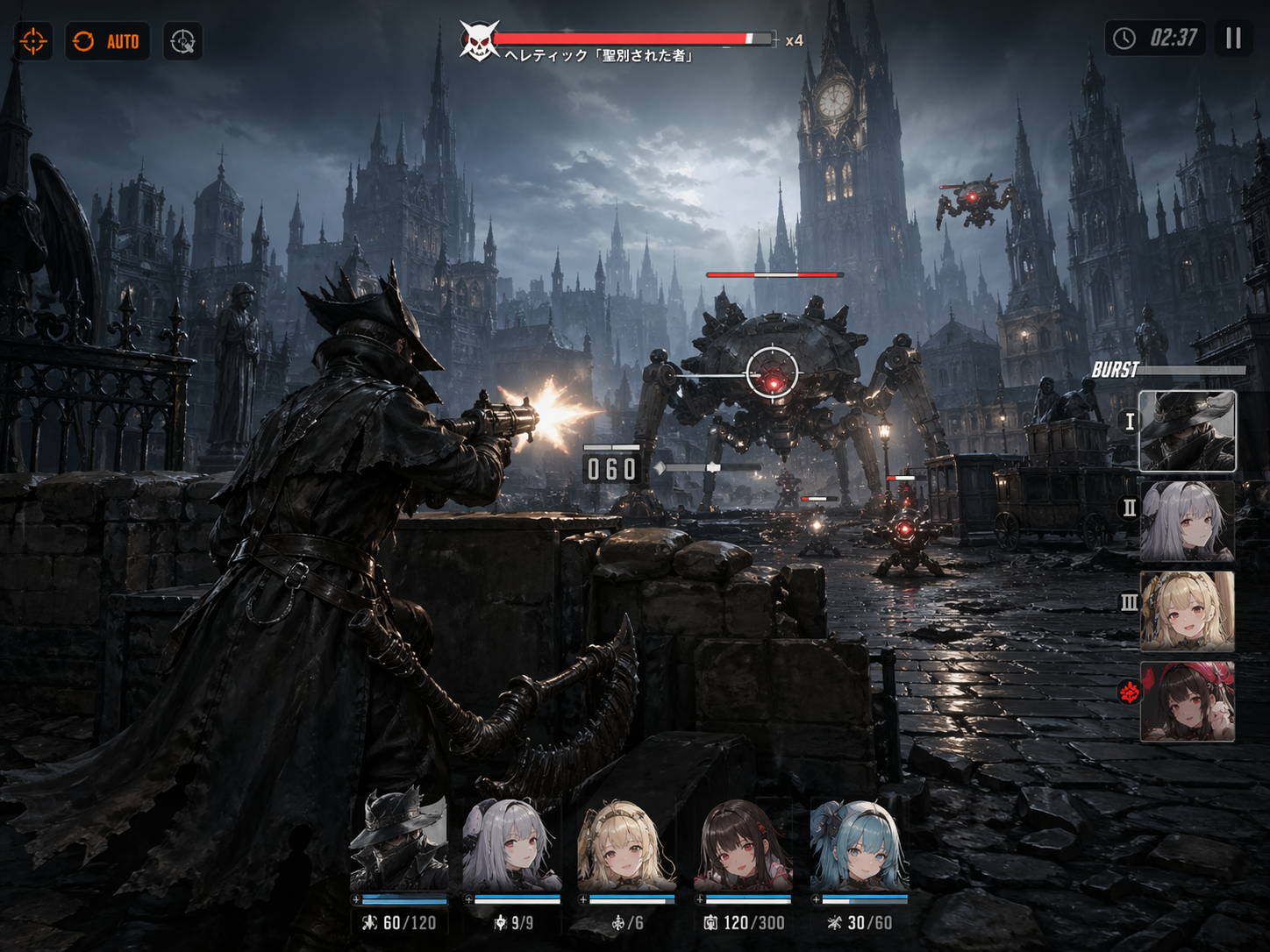Activate Burst II silver-haired girl portrait
1270x952 pixels.
point(1187,521)
